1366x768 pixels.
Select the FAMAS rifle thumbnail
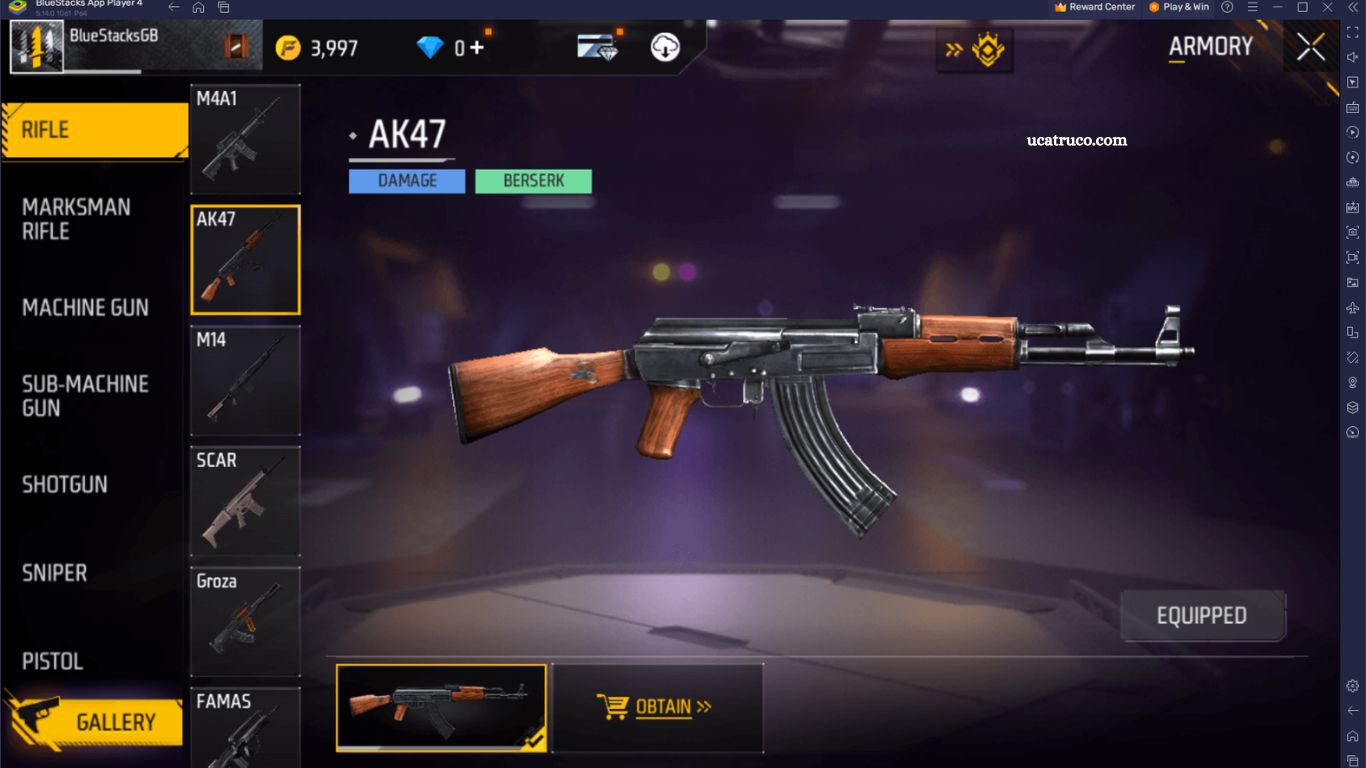click(245, 727)
